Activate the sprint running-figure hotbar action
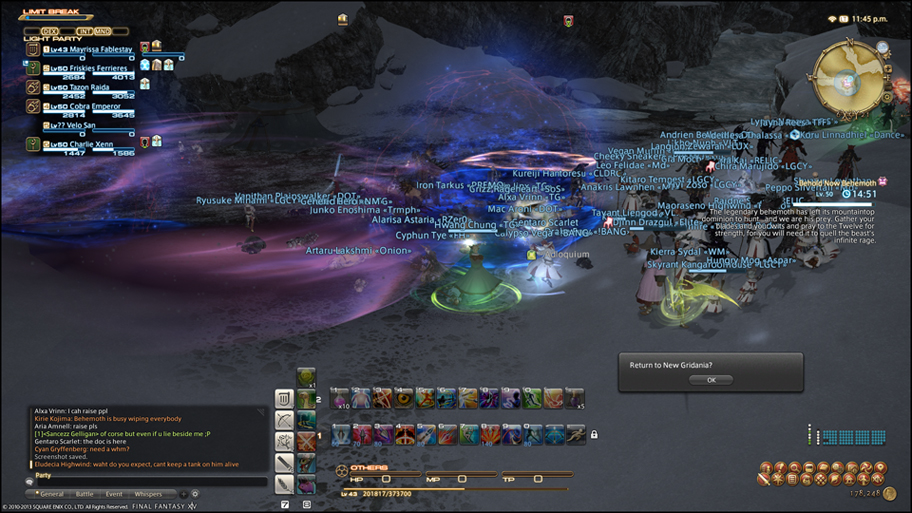Viewport: 912px width, 513px height. [x=575, y=435]
